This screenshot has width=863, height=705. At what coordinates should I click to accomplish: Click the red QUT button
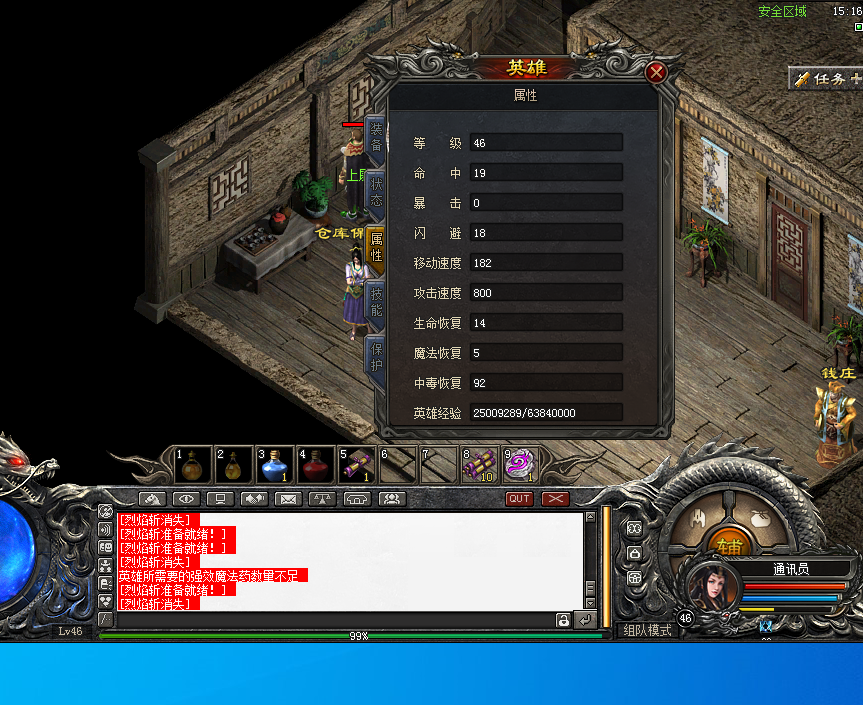tap(519, 498)
